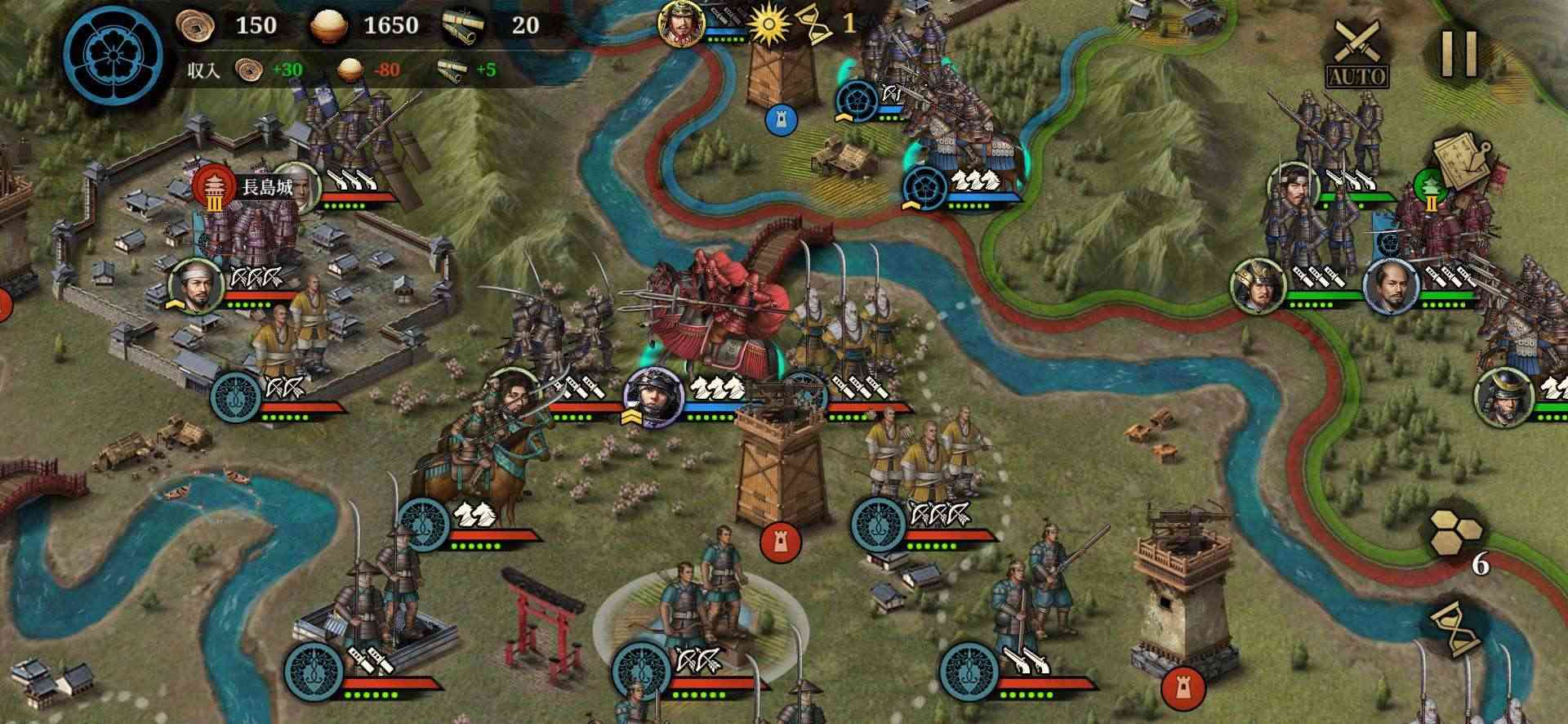This screenshot has height=724, width=1568.
Task: Toggle AUTO battle mode
Action: 1358,78
